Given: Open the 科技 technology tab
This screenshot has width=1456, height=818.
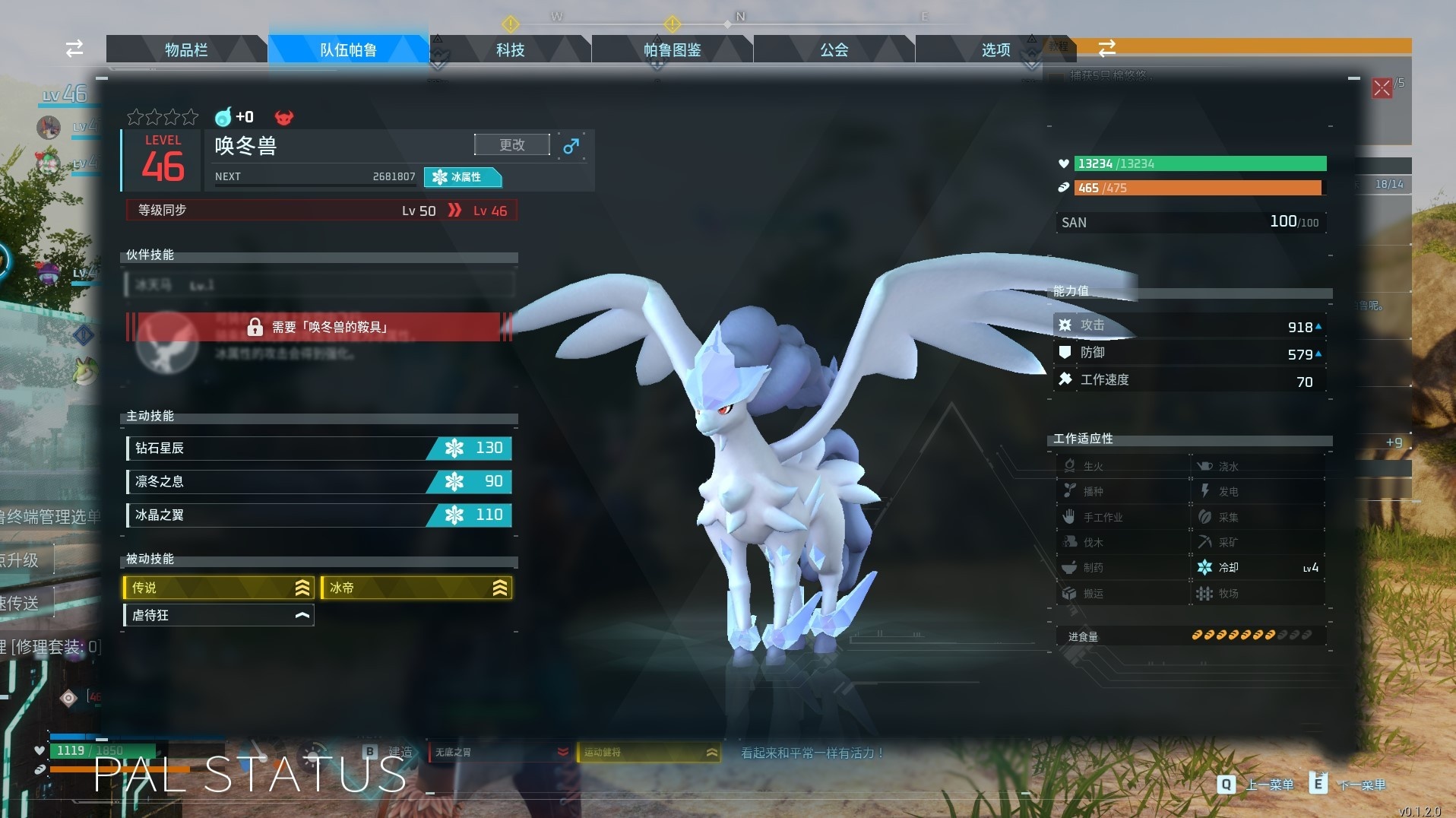Looking at the screenshot, I should click(510, 50).
